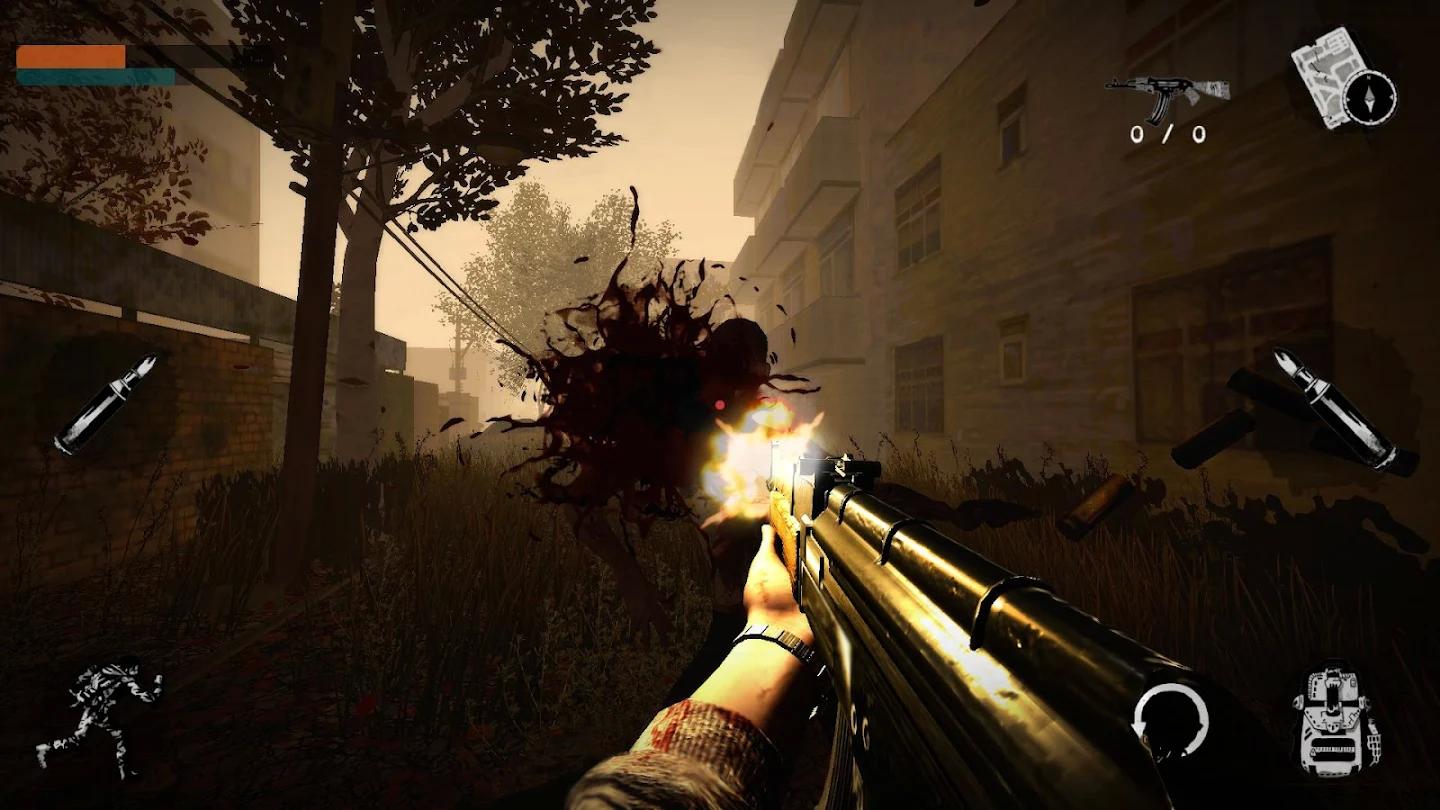Tap the AK-47 weapon icon
Viewport: 1440px width, 810px height.
1167,94
